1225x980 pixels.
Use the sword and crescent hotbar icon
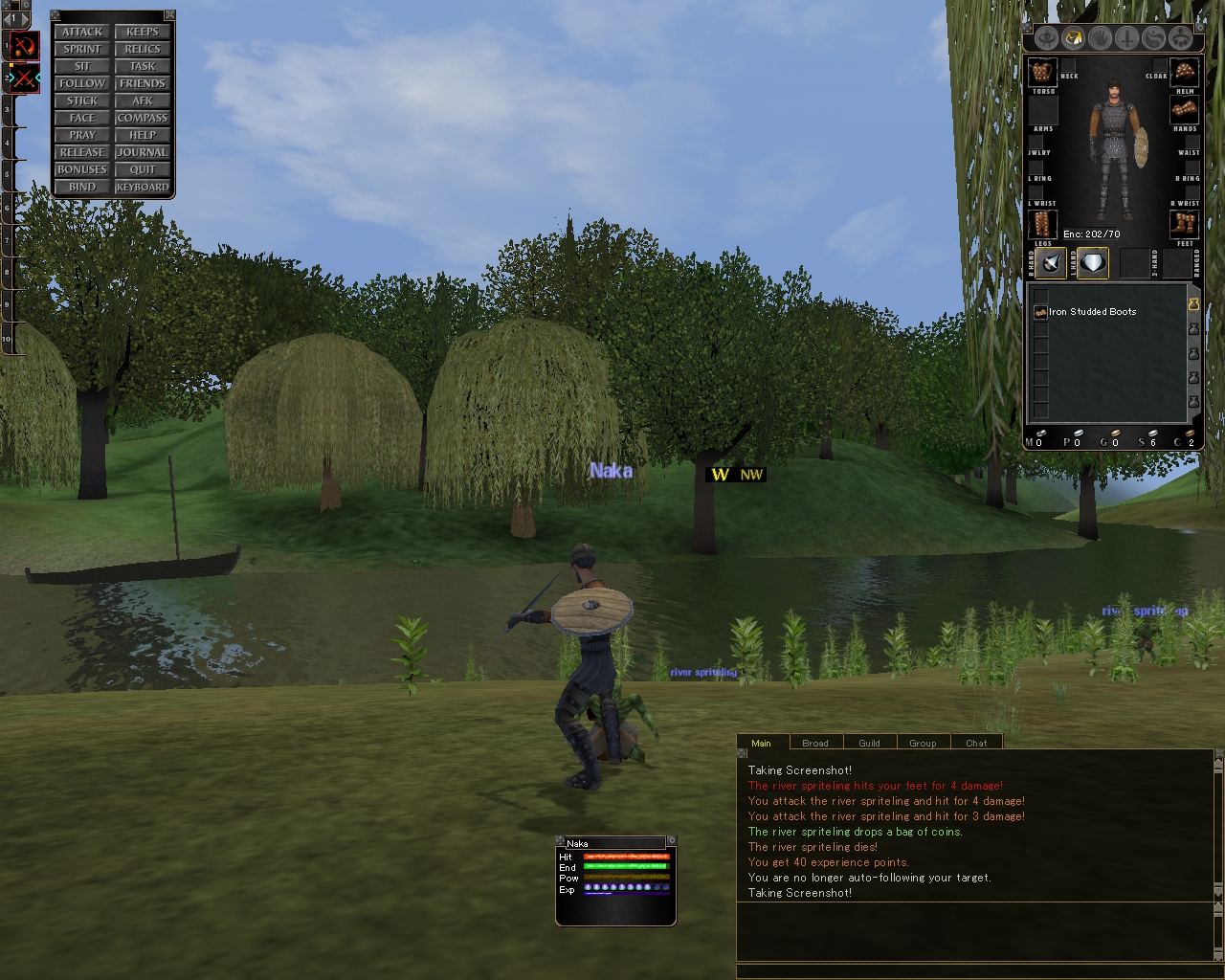coord(24,45)
